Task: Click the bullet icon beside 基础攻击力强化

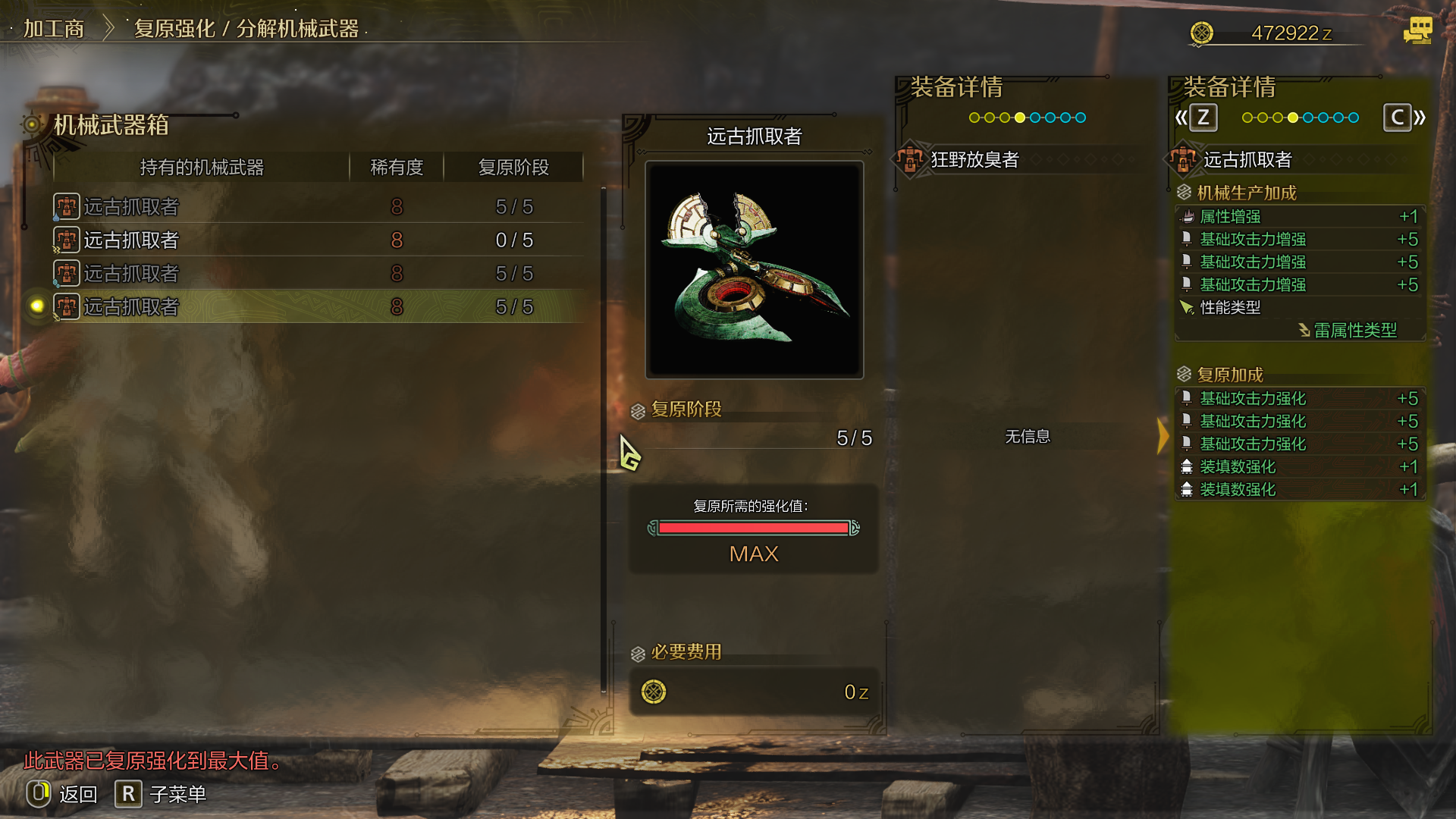Action: click(1188, 398)
